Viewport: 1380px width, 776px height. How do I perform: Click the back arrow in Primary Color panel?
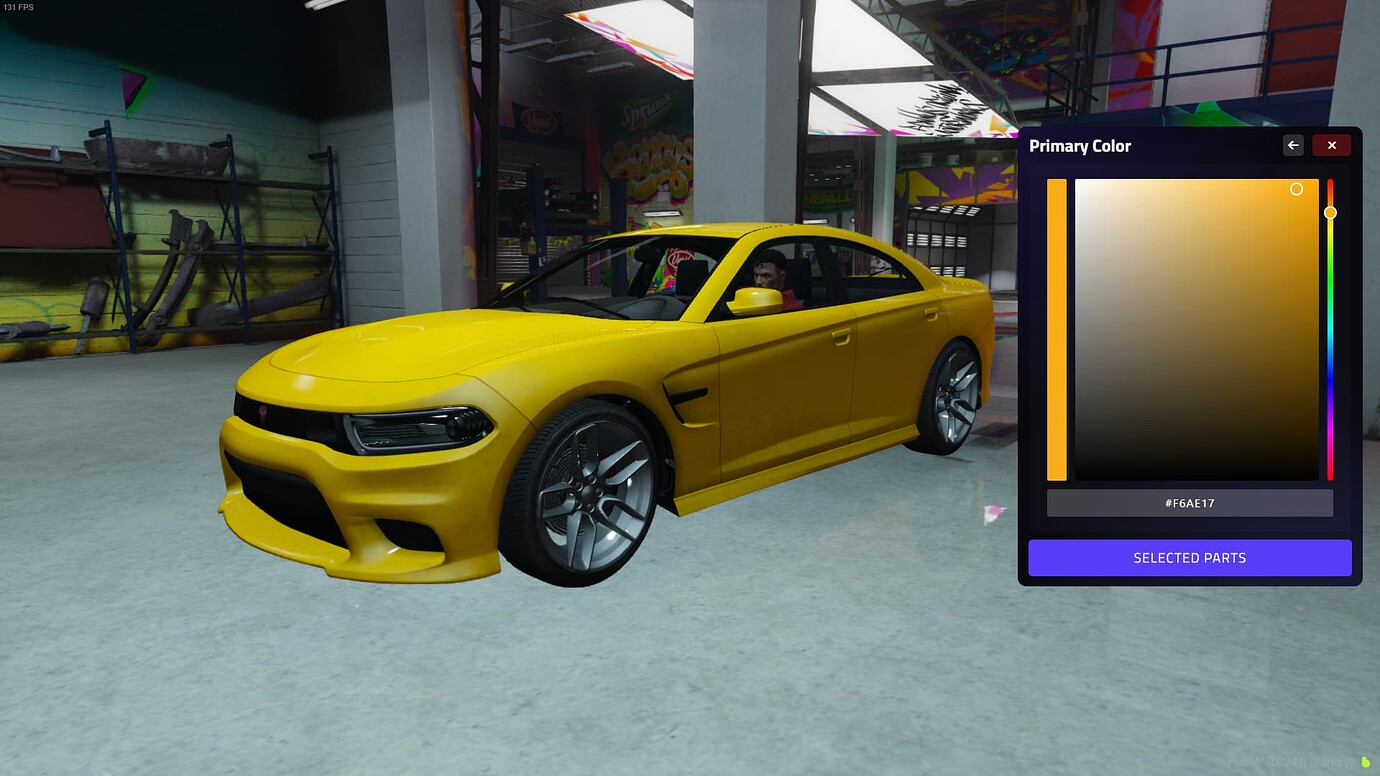[x=1292, y=145]
